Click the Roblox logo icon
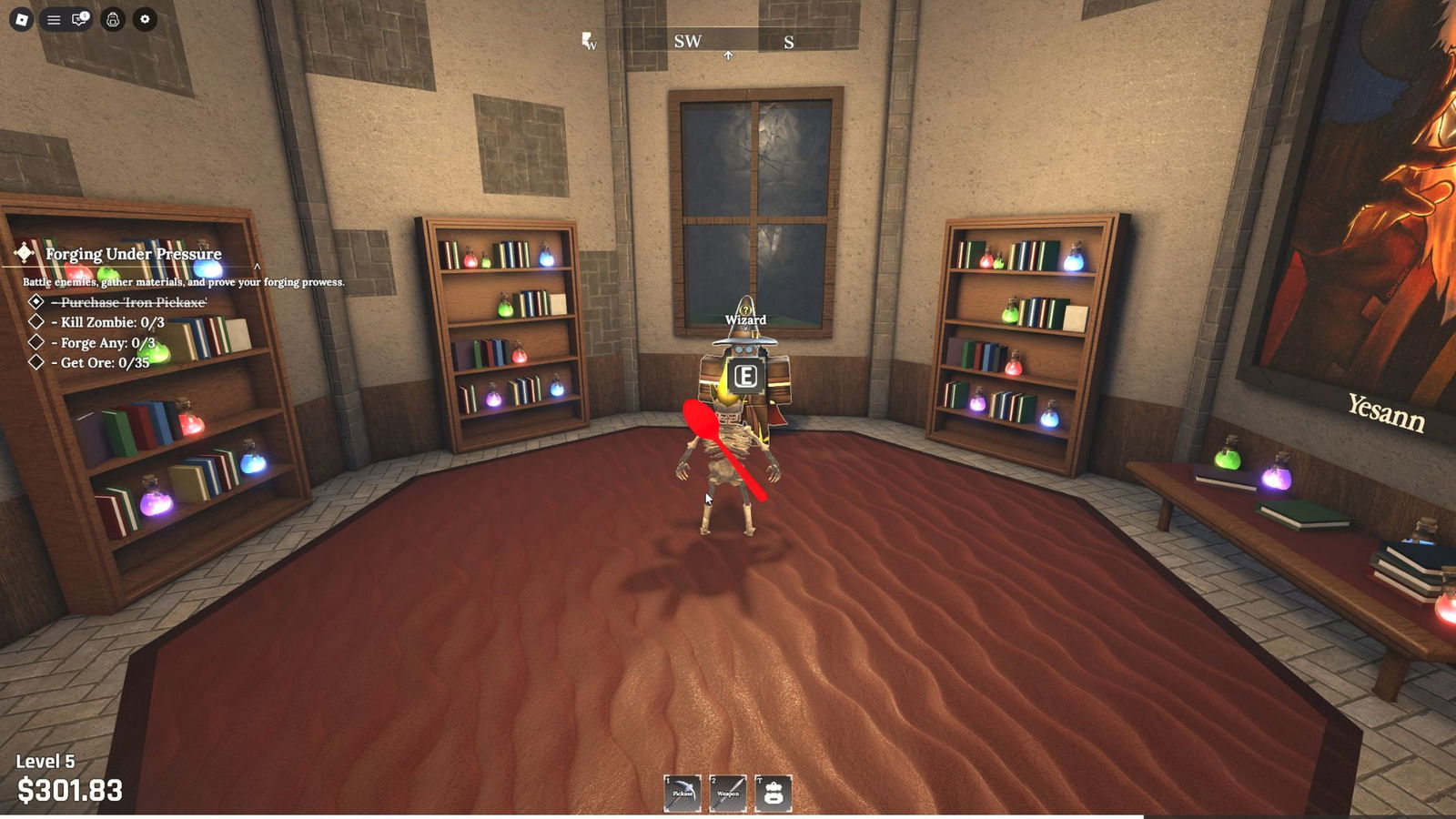Viewport: 1456px width, 819px height. [x=22, y=18]
